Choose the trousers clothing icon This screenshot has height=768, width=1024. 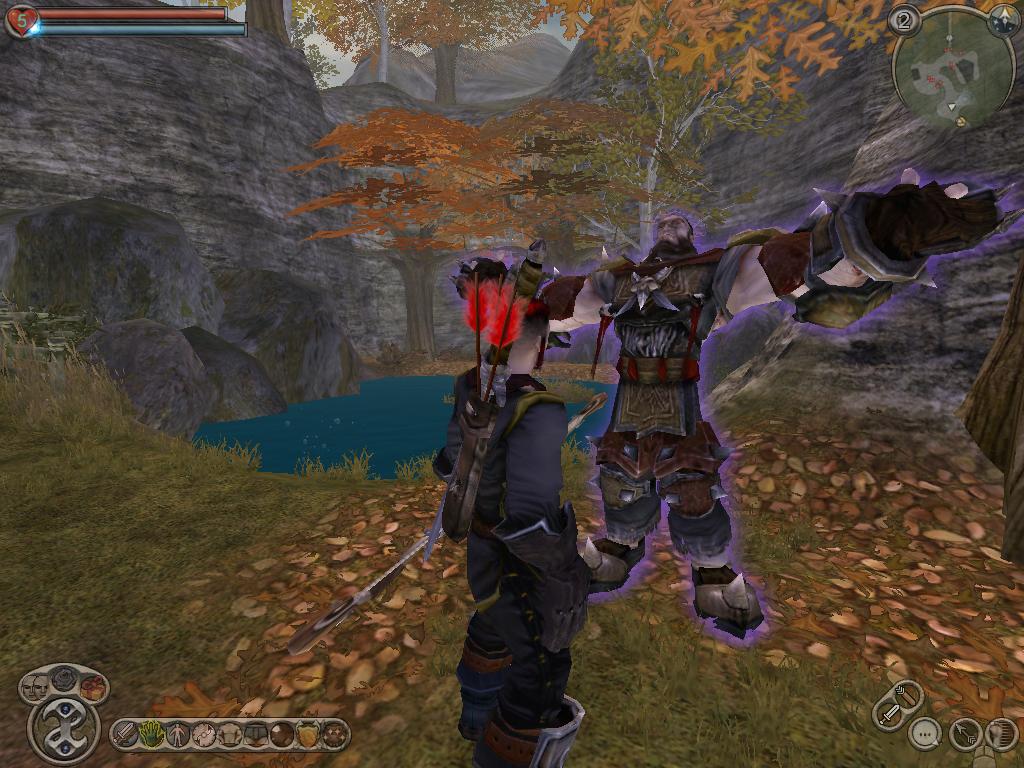click(x=256, y=735)
